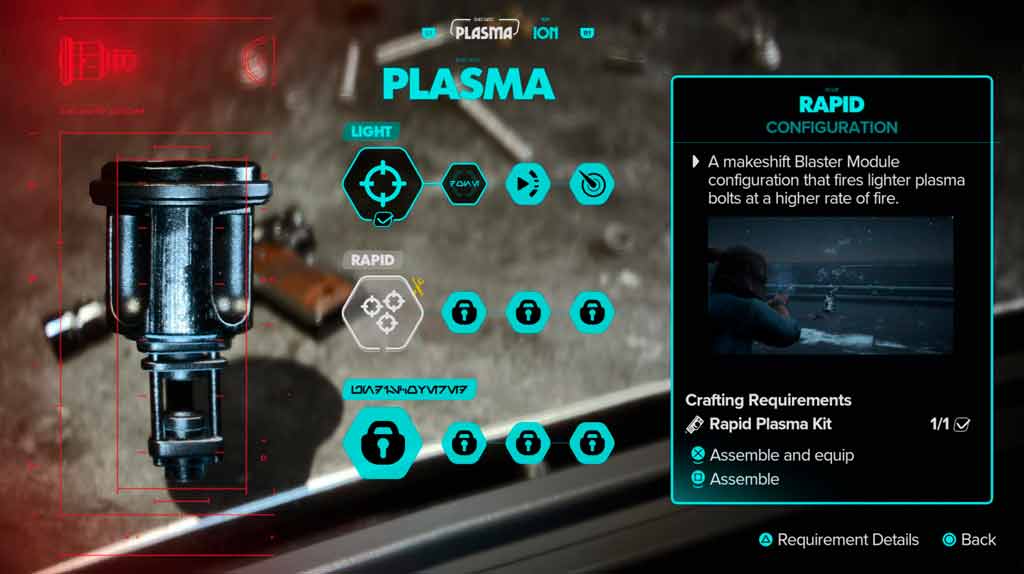Switch to the Ion module tab
The image size is (1024, 574).
tap(546, 32)
